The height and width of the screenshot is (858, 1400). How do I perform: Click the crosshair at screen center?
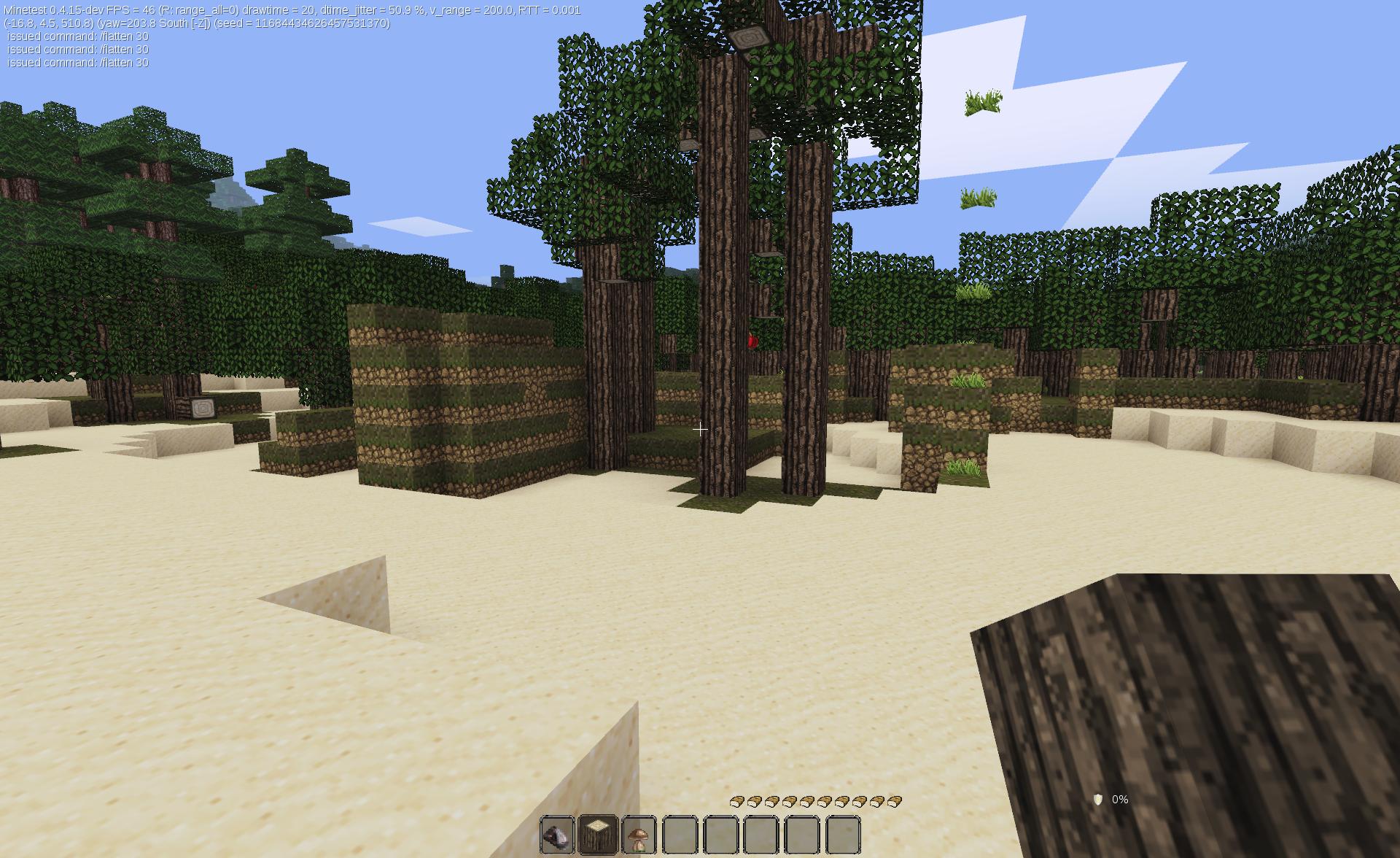(x=699, y=430)
